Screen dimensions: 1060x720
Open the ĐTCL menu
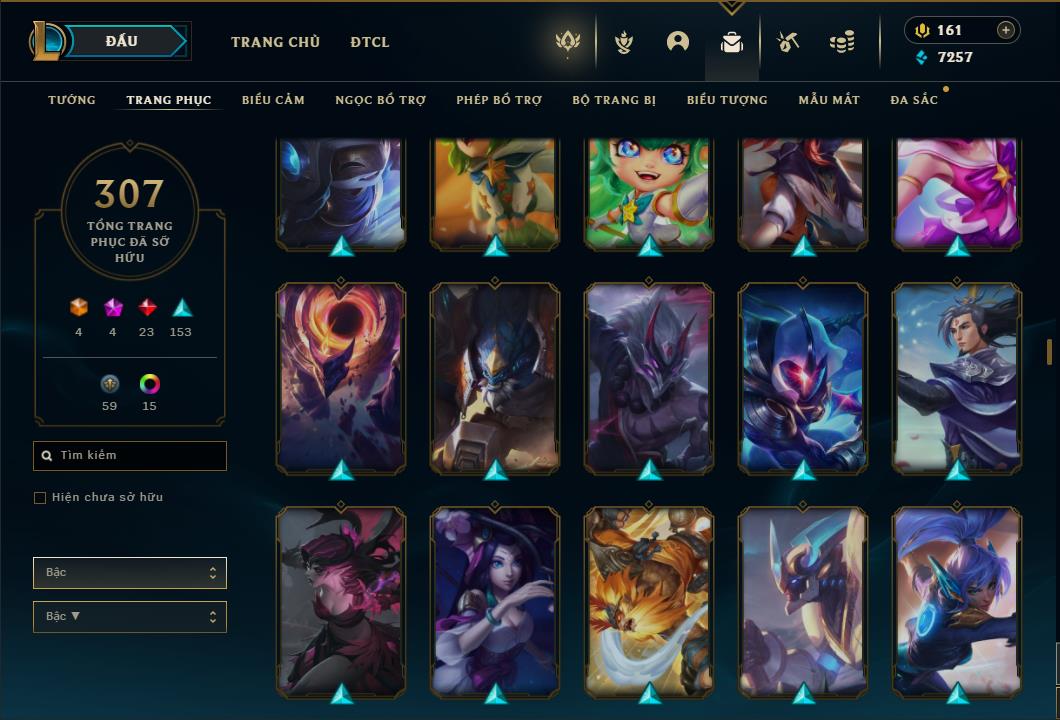[x=370, y=42]
